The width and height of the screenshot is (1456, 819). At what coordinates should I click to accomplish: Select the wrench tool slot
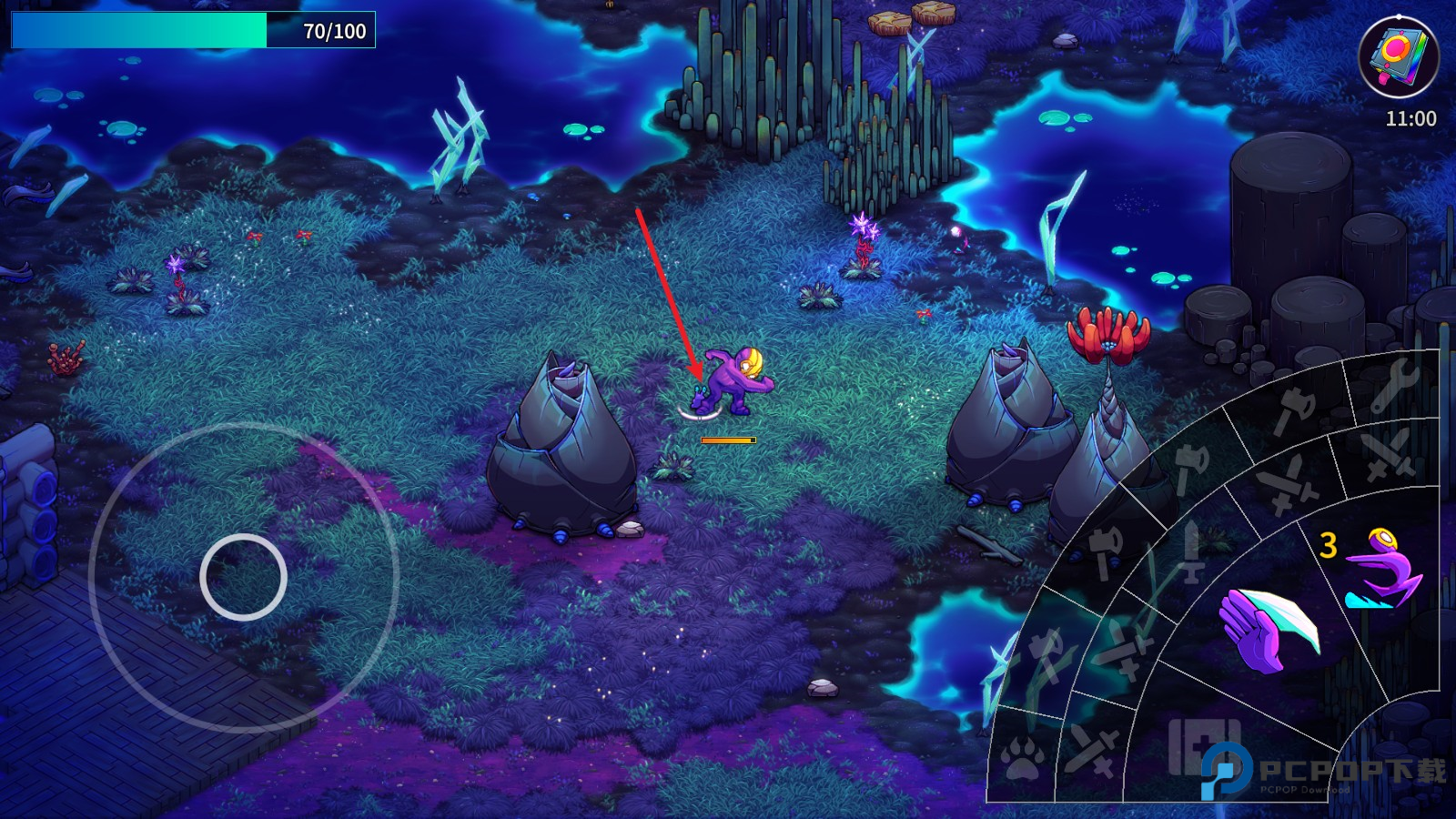(x=1394, y=384)
